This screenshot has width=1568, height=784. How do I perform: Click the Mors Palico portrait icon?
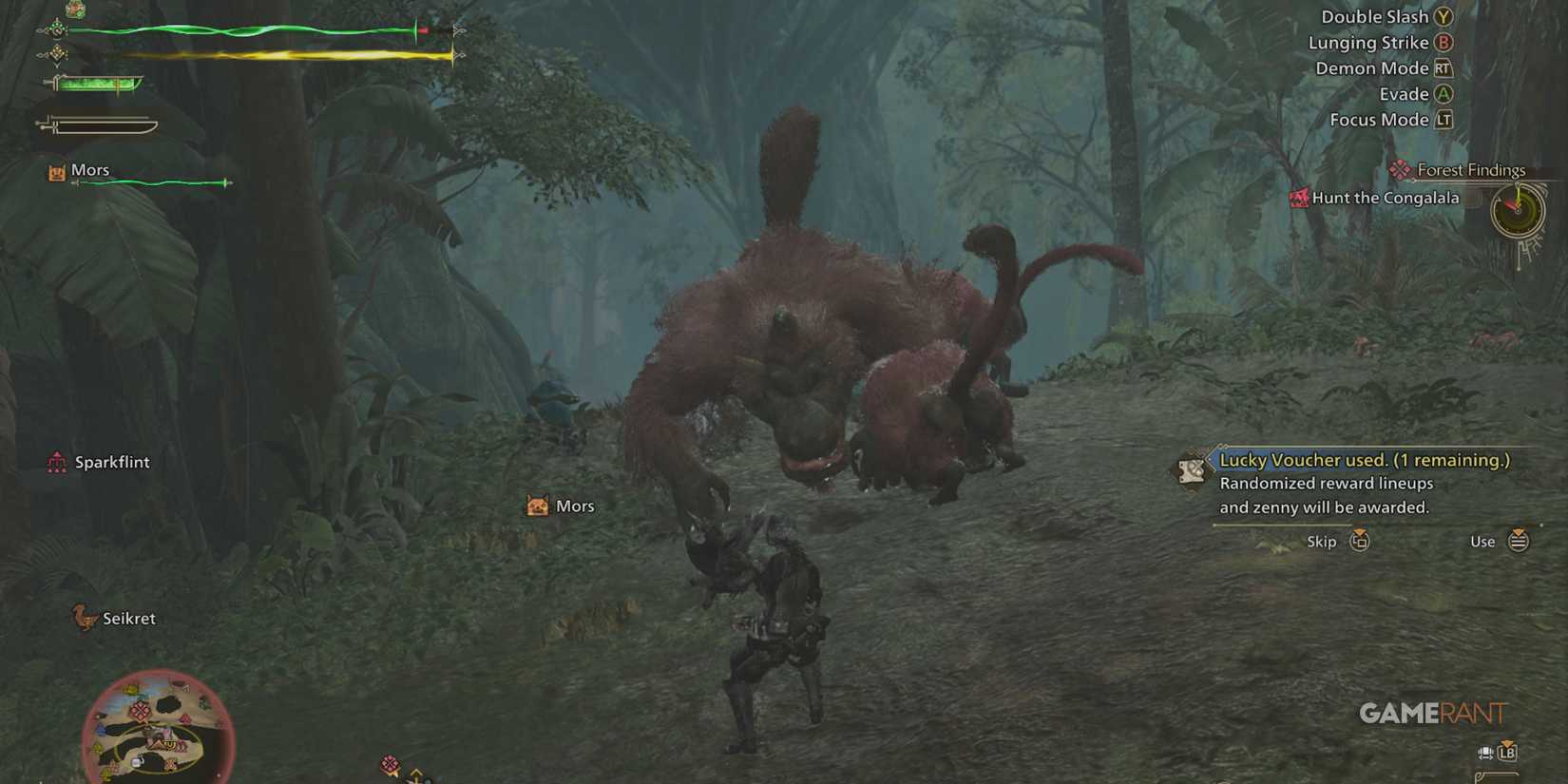[56, 170]
